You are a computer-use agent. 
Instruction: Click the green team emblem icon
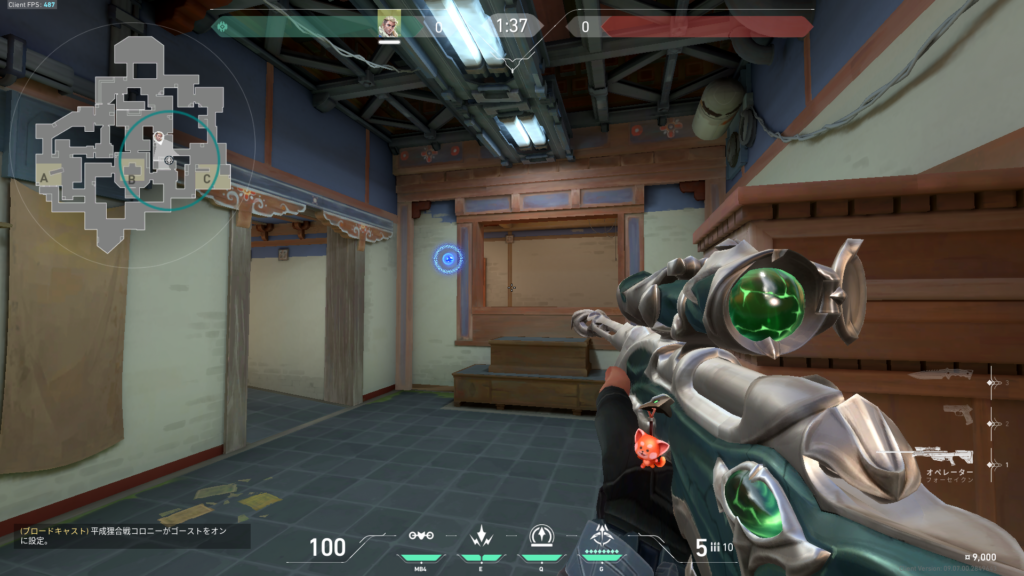click(x=222, y=27)
